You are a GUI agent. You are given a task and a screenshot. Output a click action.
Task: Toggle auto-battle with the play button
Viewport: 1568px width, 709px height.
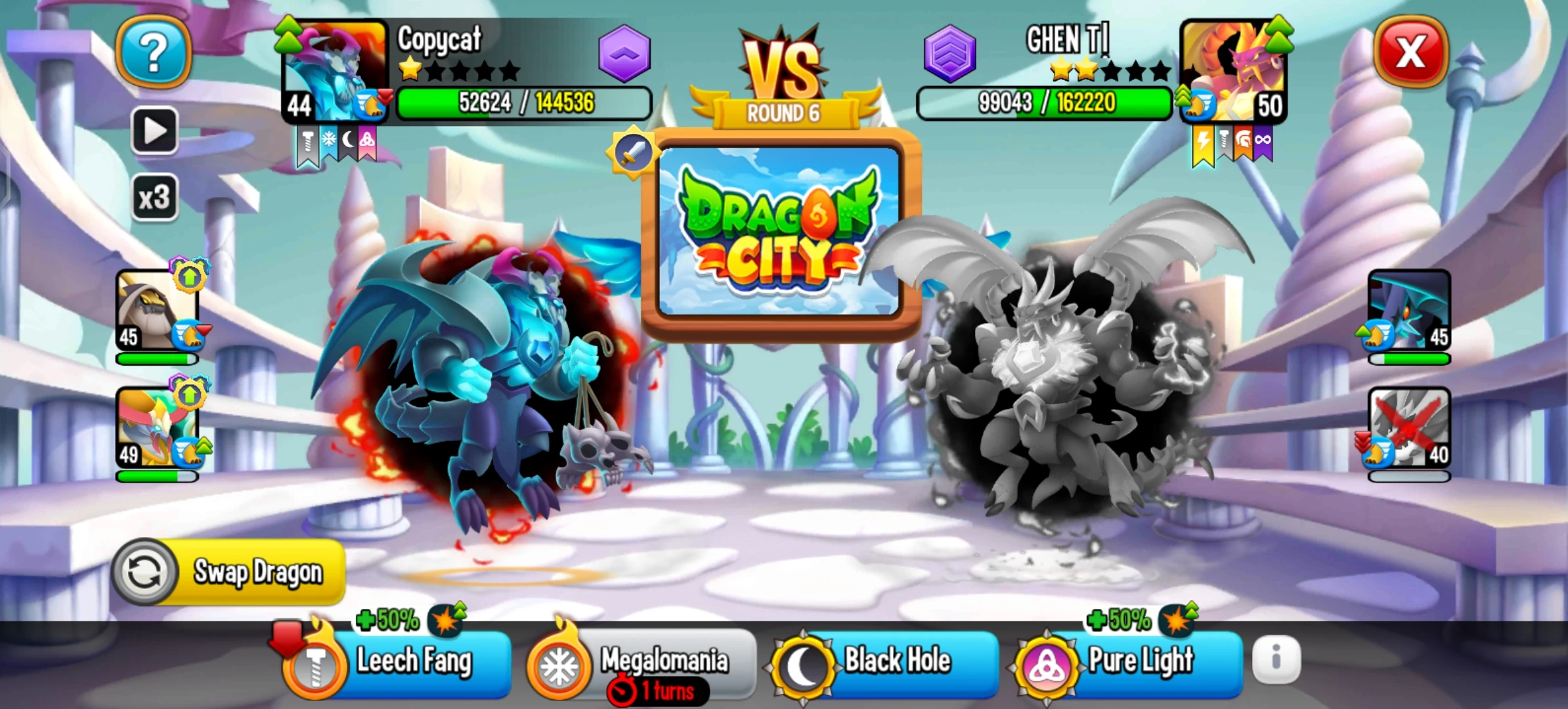pyautogui.click(x=156, y=129)
